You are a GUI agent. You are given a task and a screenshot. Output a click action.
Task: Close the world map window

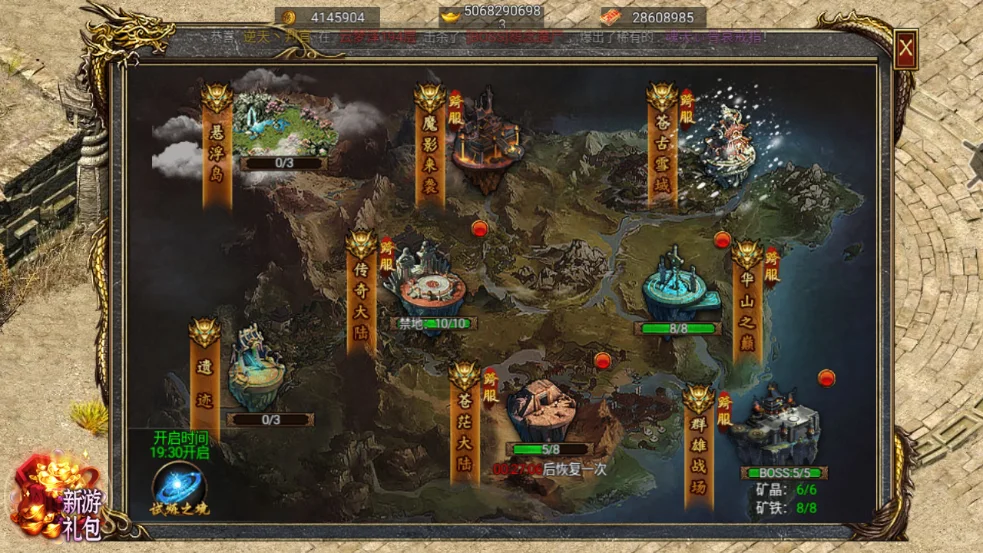point(905,49)
